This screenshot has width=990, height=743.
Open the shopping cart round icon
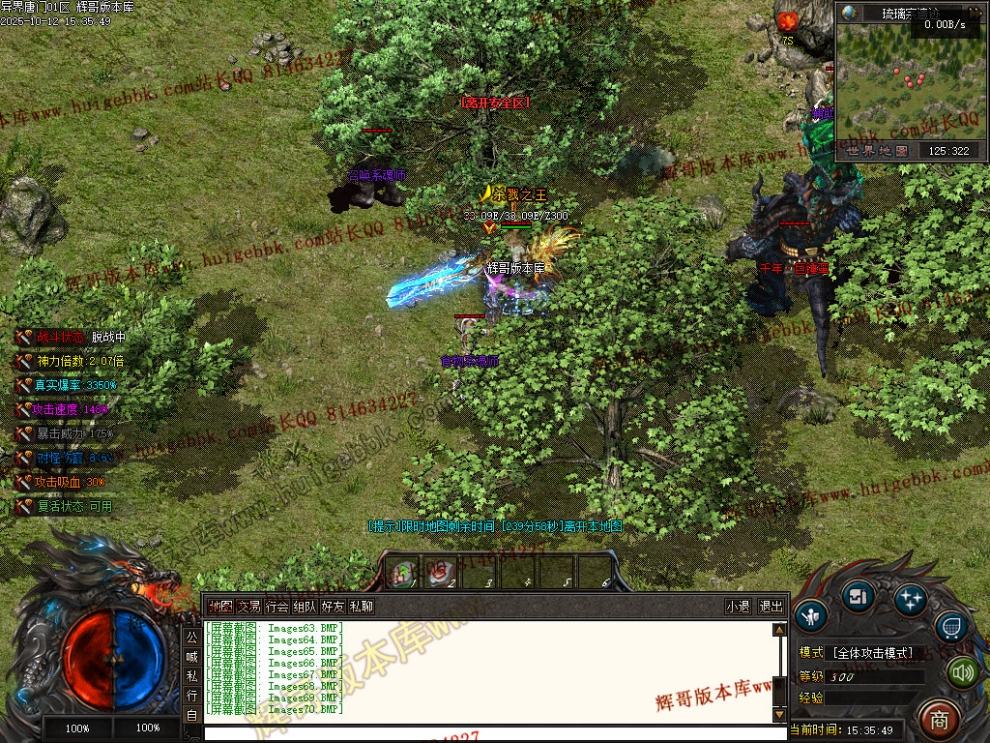[x=951, y=626]
